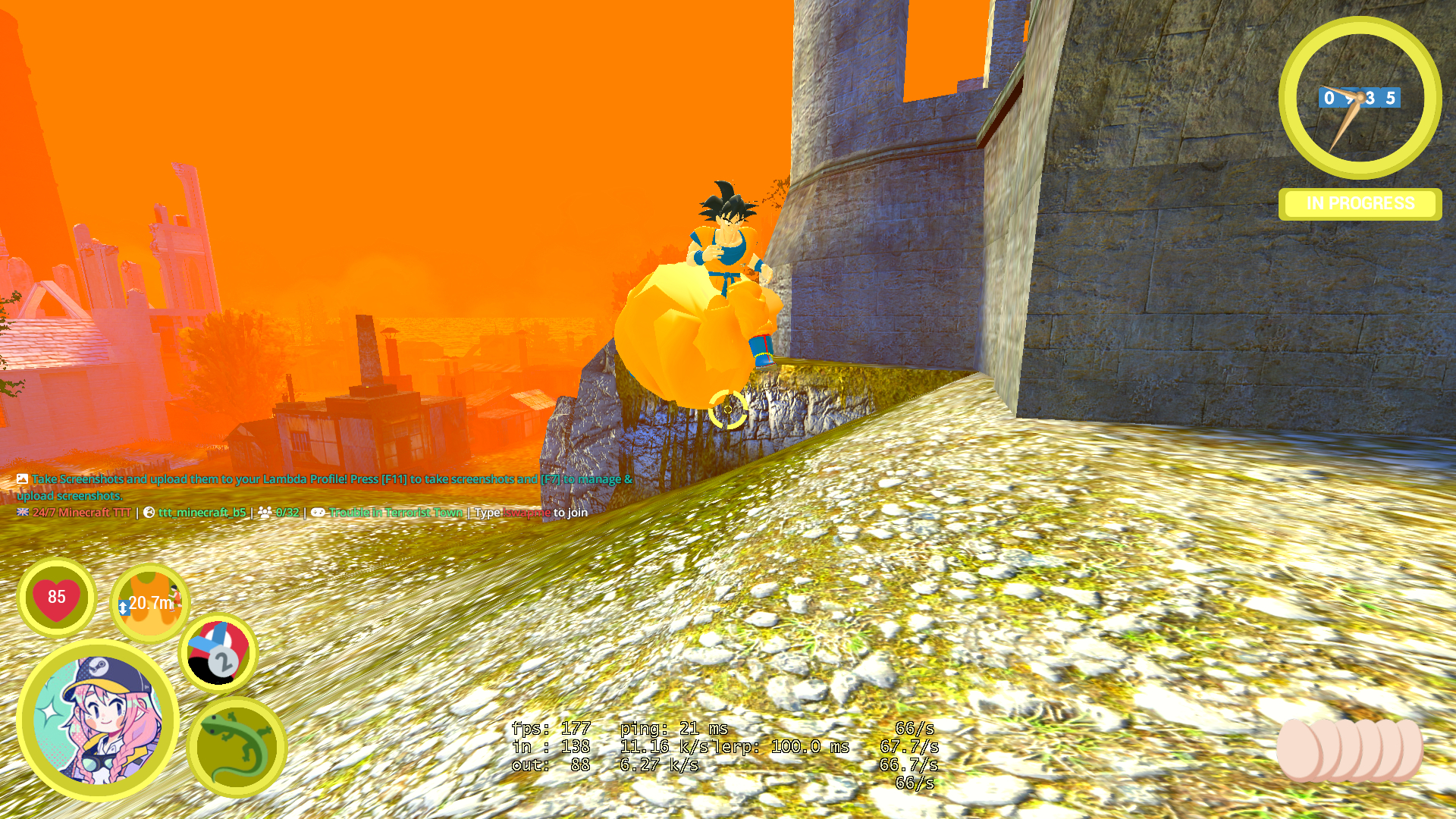The height and width of the screenshot is (819, 1456).
Task: Click the gamepad icon before the gamemode name
Action: 319,513
